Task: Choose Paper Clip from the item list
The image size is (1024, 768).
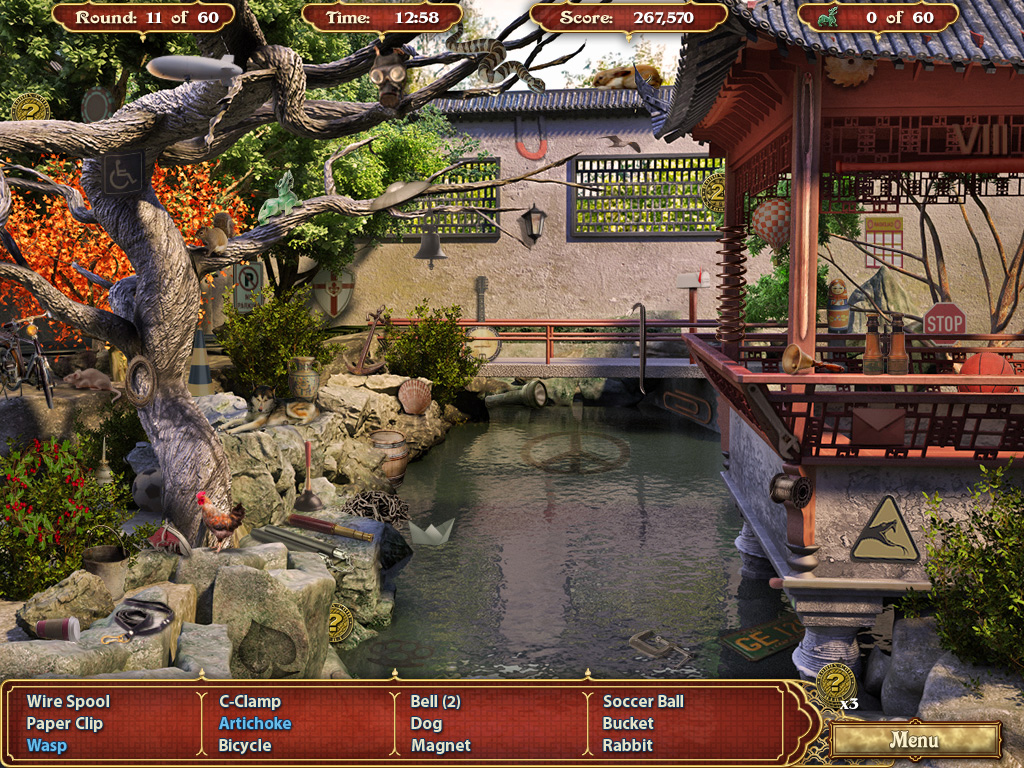Action: coord(65,724)
